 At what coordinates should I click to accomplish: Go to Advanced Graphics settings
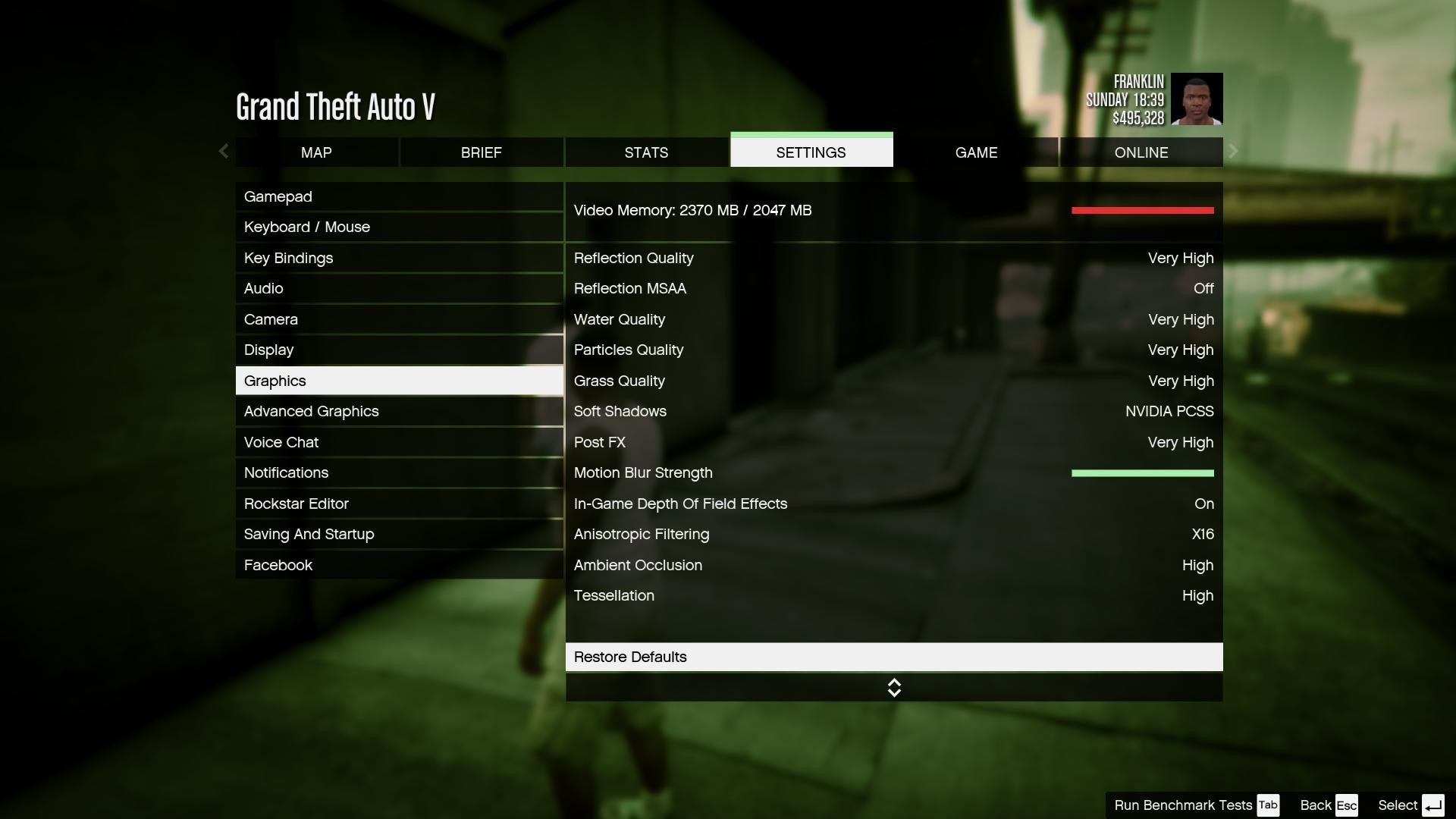point(399,412)
